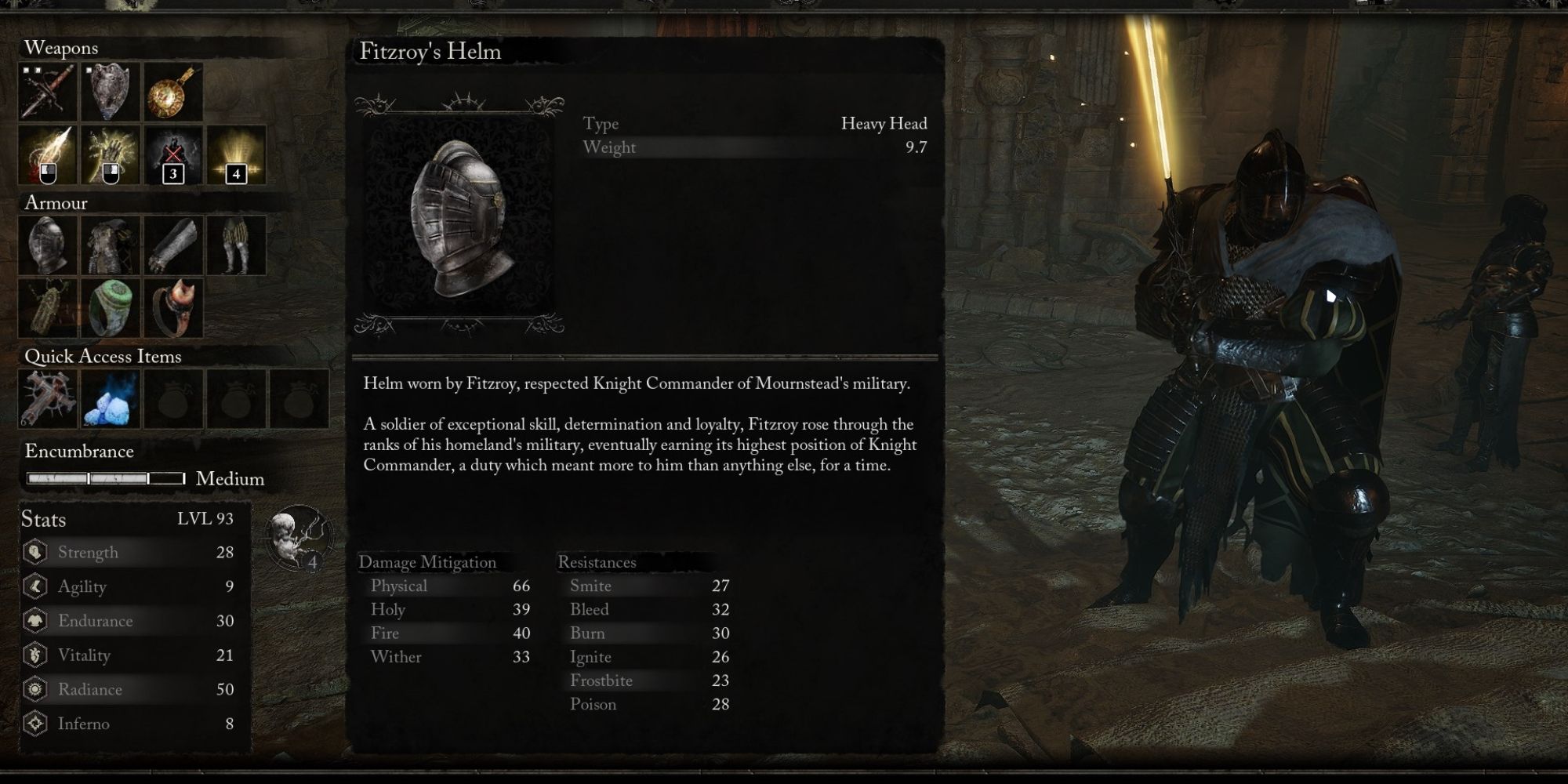This screenshot has width=1568, height=784.
Task: Select the throwing spear ammunition slot
Action: (46, 156)
